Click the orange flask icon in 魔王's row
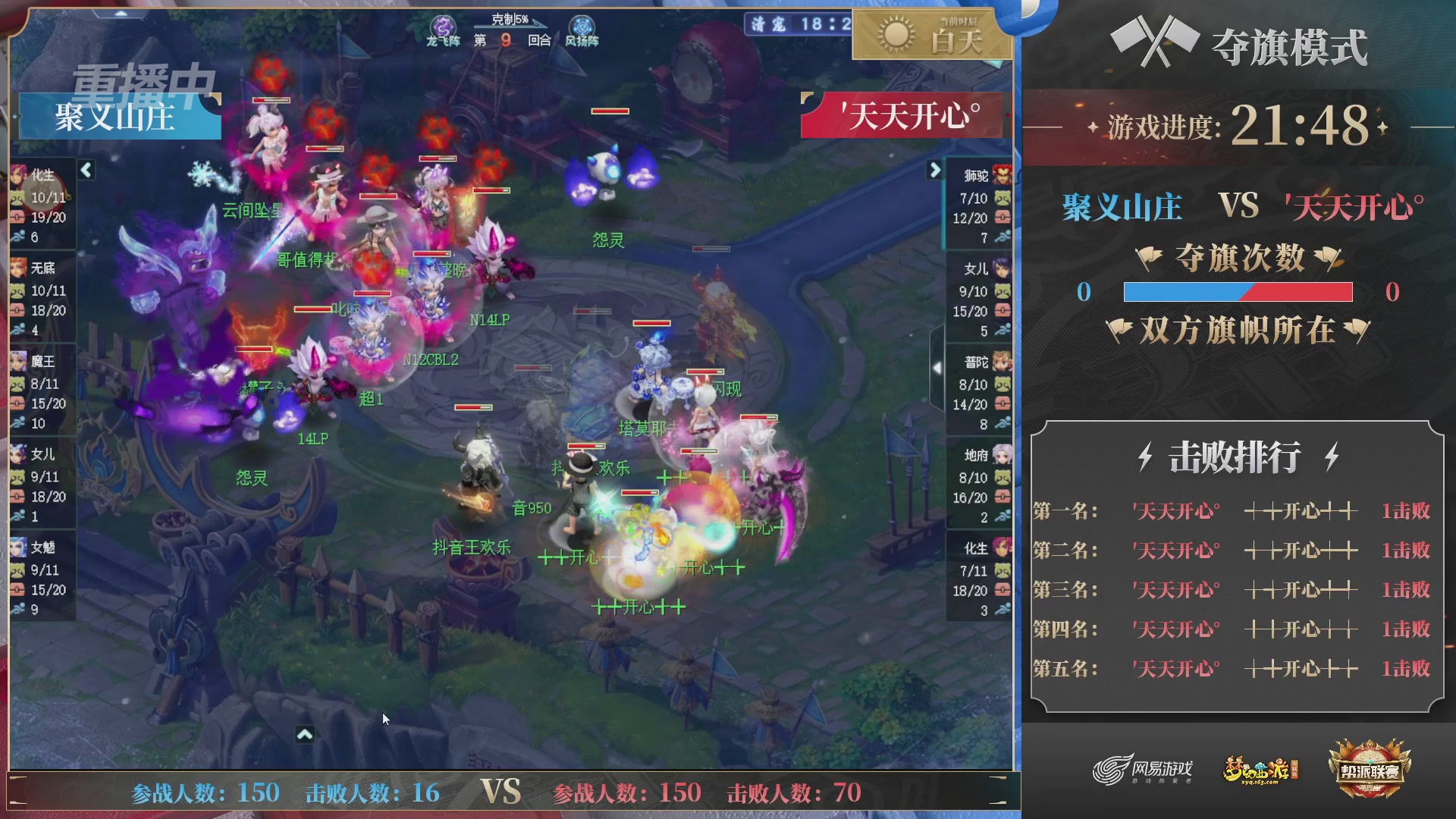This screenshot has height=819, width=1456. pos(17,403)
